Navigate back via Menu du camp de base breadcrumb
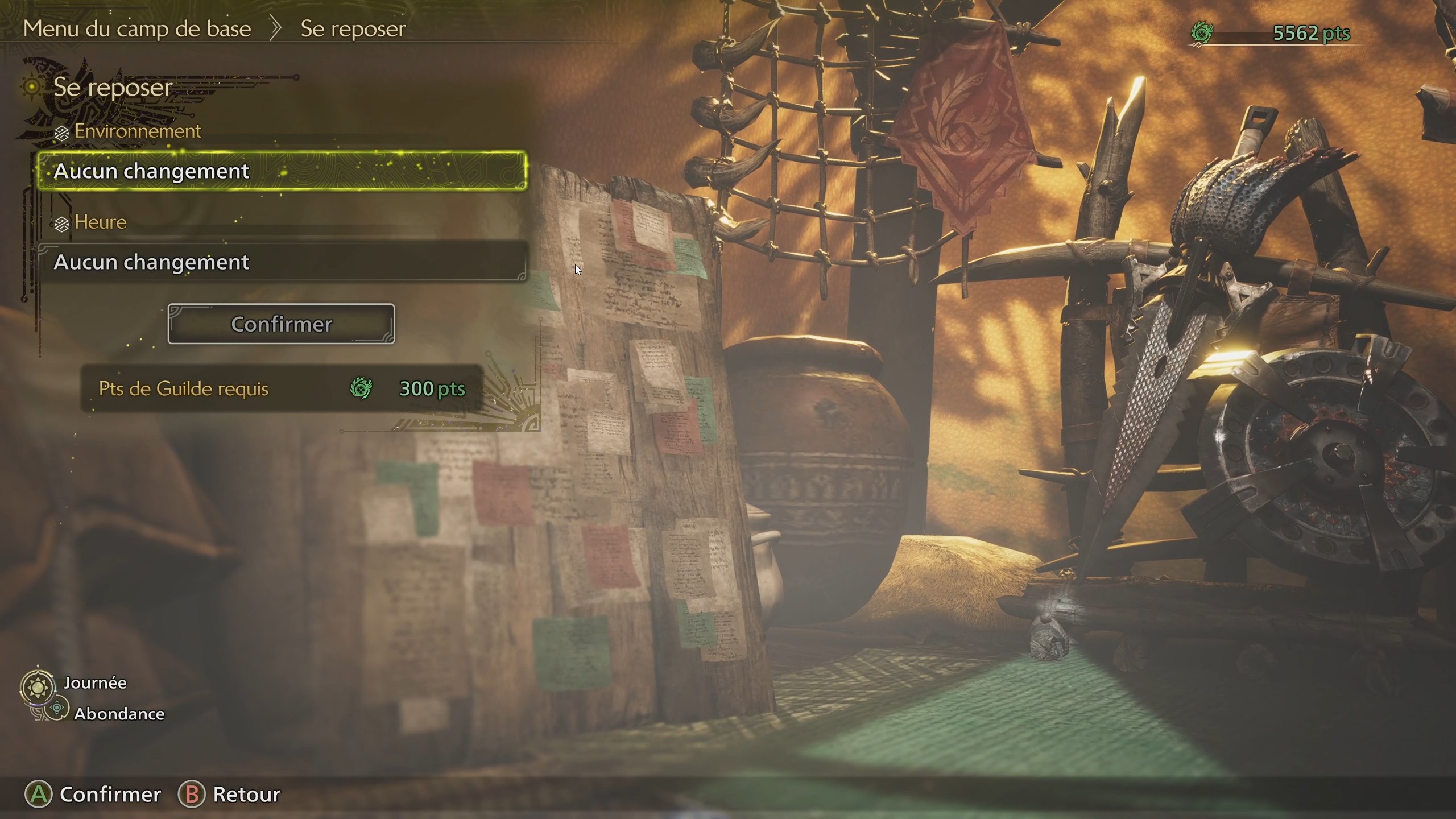1456x819 pixels. [x=136, y=28]
